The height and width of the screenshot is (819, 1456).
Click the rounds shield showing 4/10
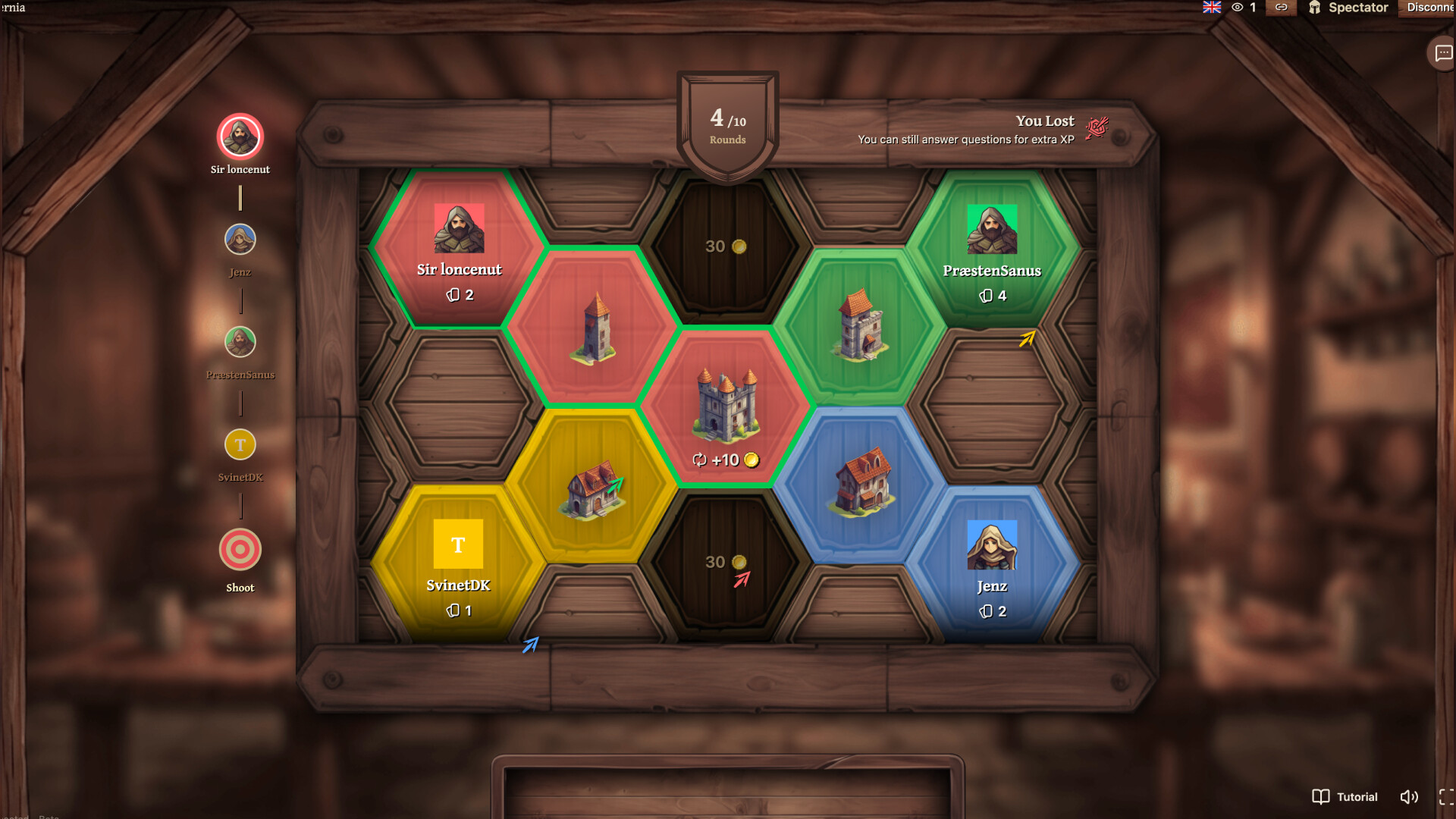(726, 121)
